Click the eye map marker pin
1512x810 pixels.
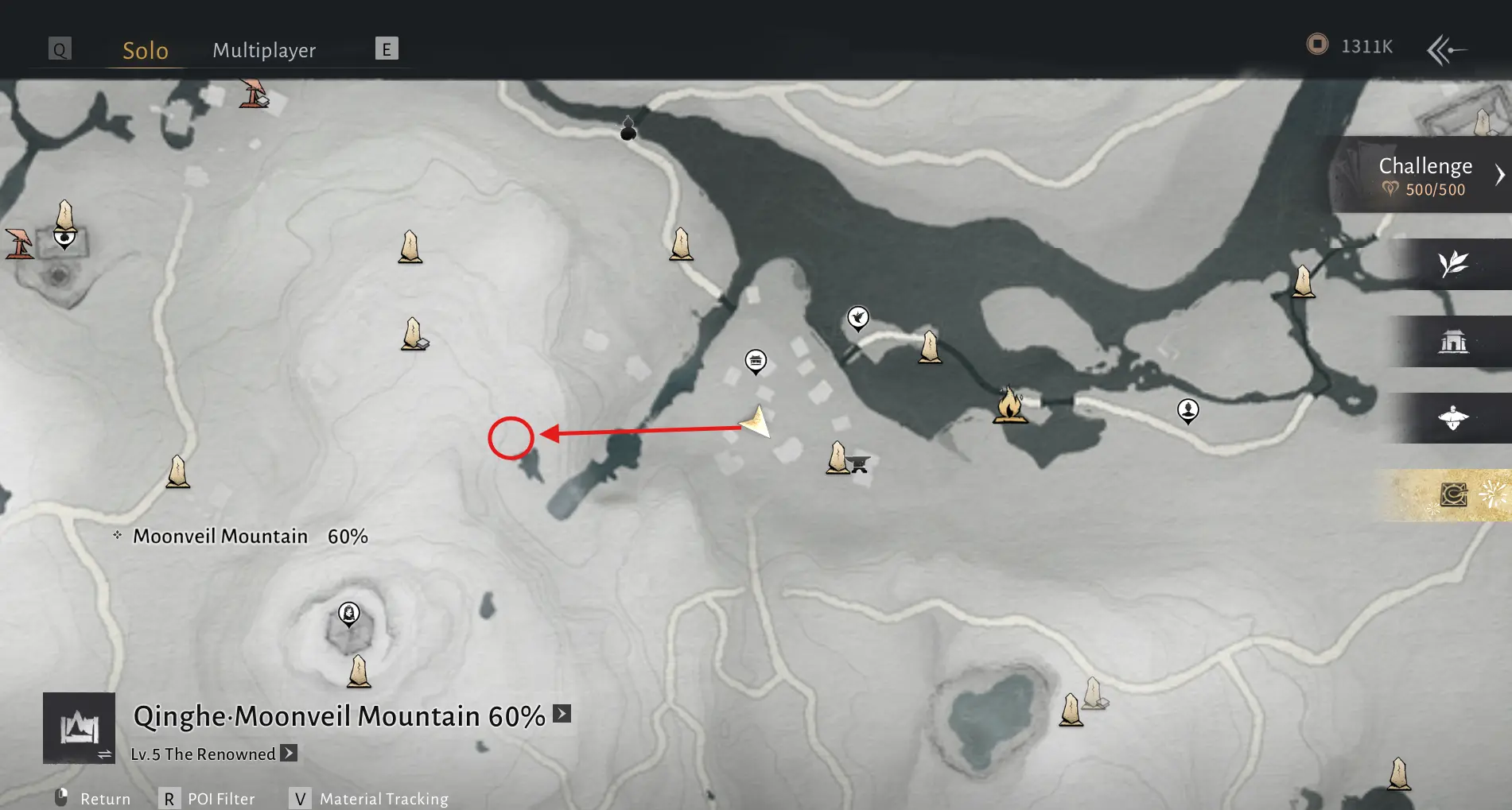pos(64,237)
